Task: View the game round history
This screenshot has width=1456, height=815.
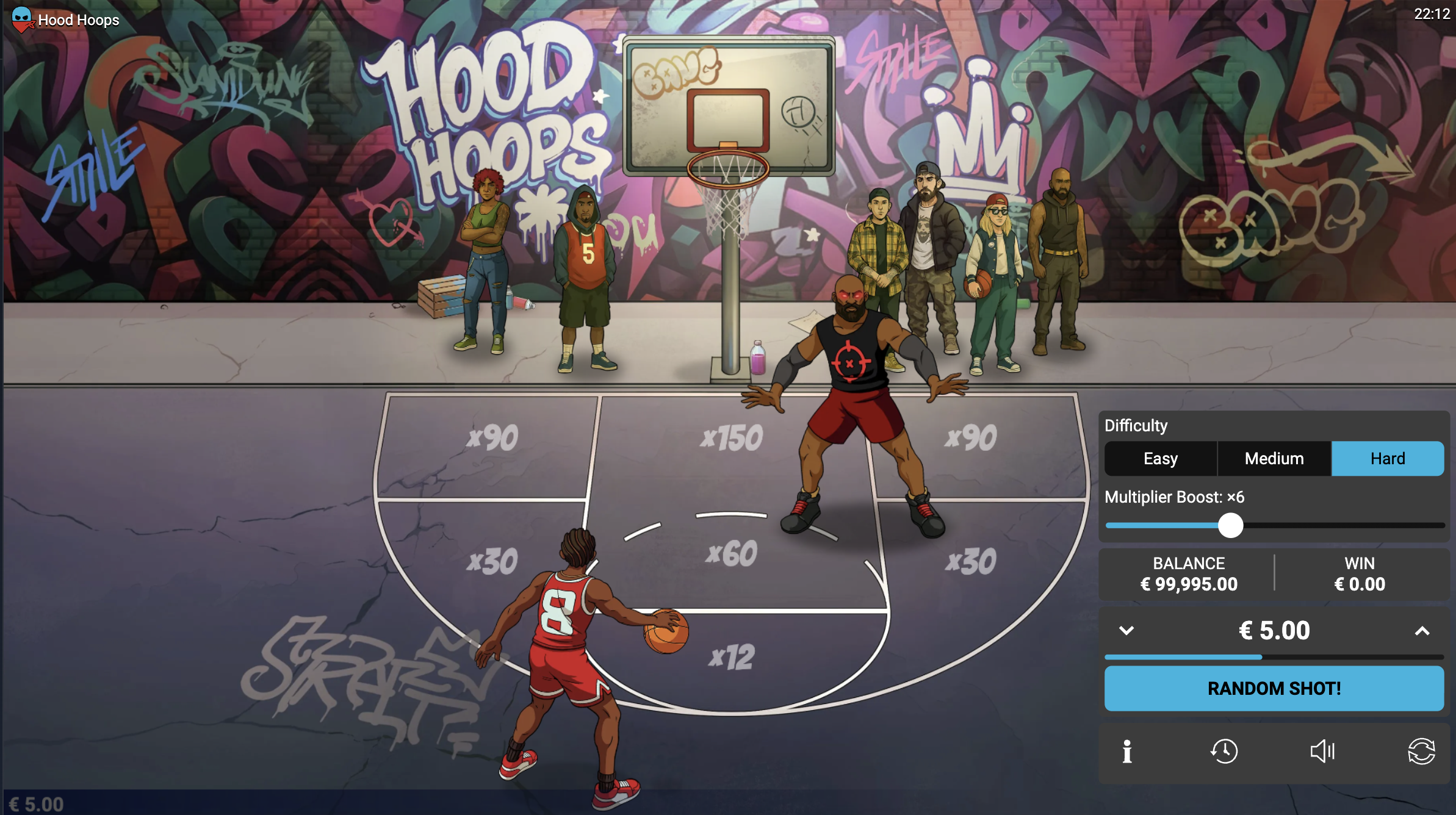Action: coord(1225,752)
